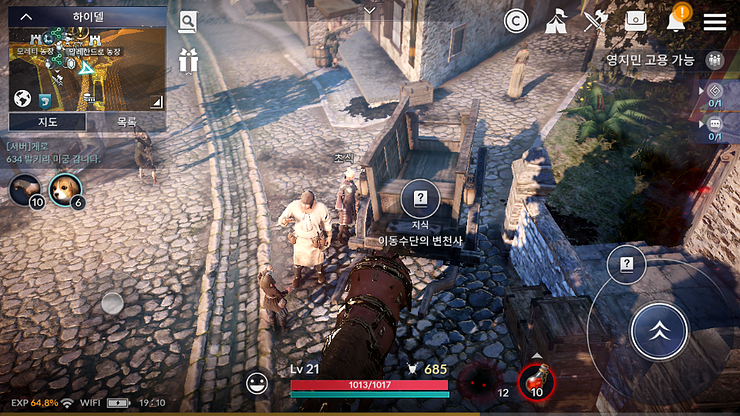Tap the 지식 knowledge question button
This screenshot has width=740, height=416.
click(x=420, y=198)
